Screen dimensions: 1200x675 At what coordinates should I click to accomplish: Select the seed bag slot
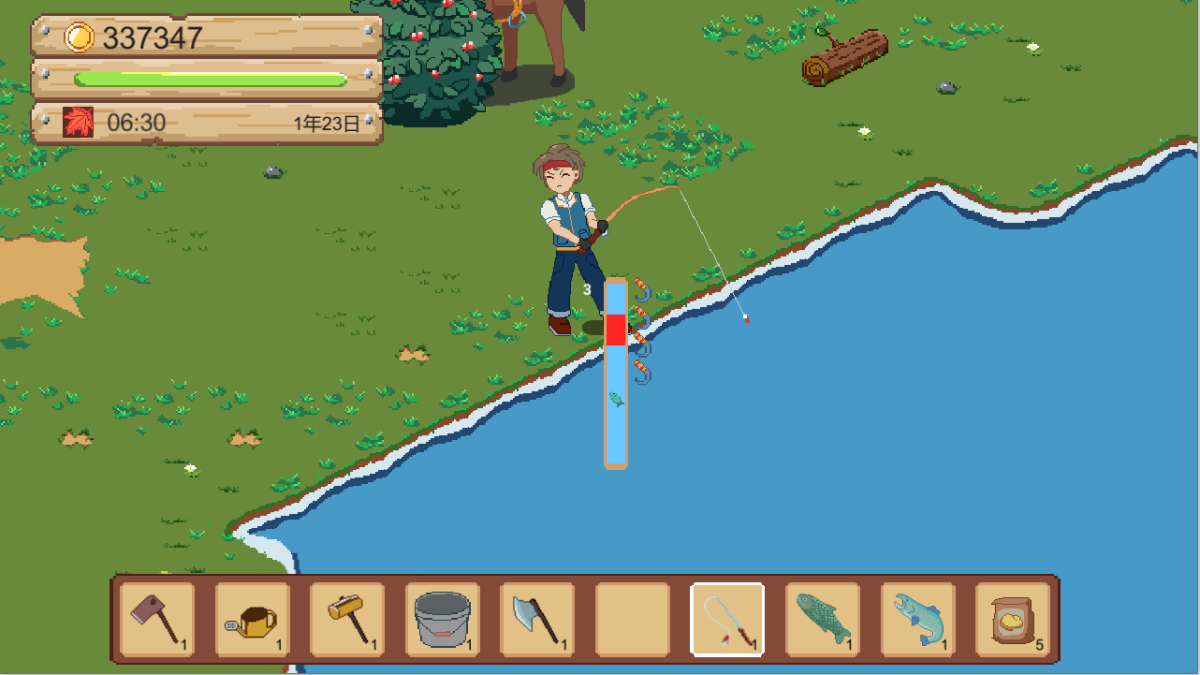(x=1012, y=619)
